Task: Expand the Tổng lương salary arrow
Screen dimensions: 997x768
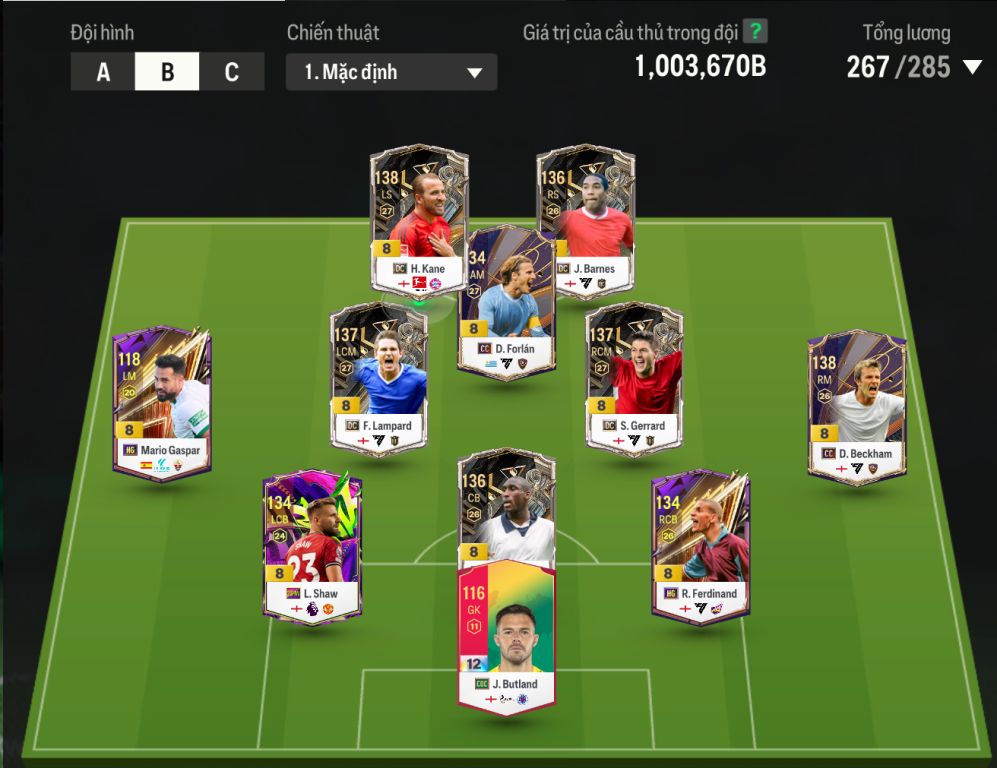Action: click(972, 68)
